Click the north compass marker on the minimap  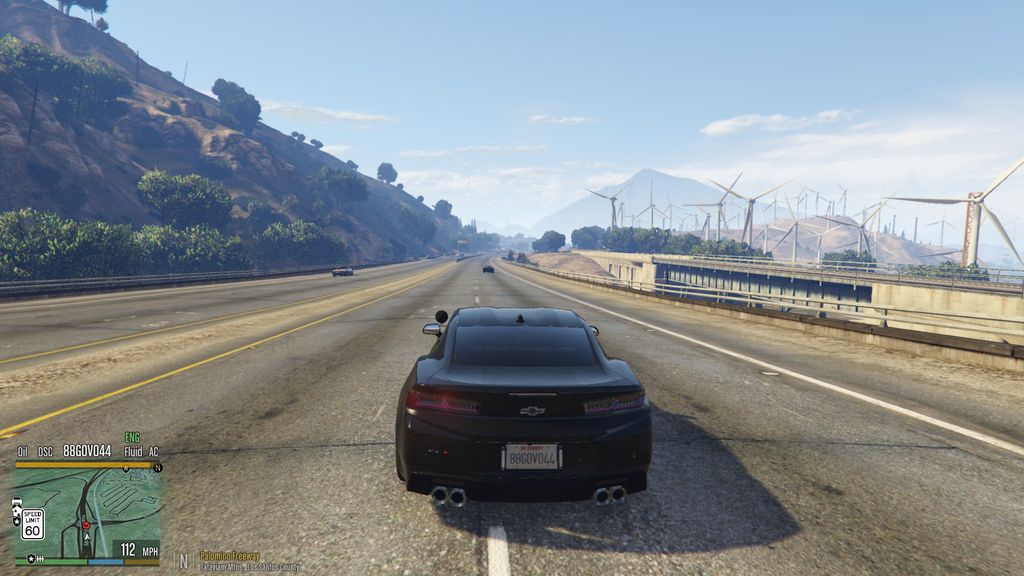[x=157, y=467]
